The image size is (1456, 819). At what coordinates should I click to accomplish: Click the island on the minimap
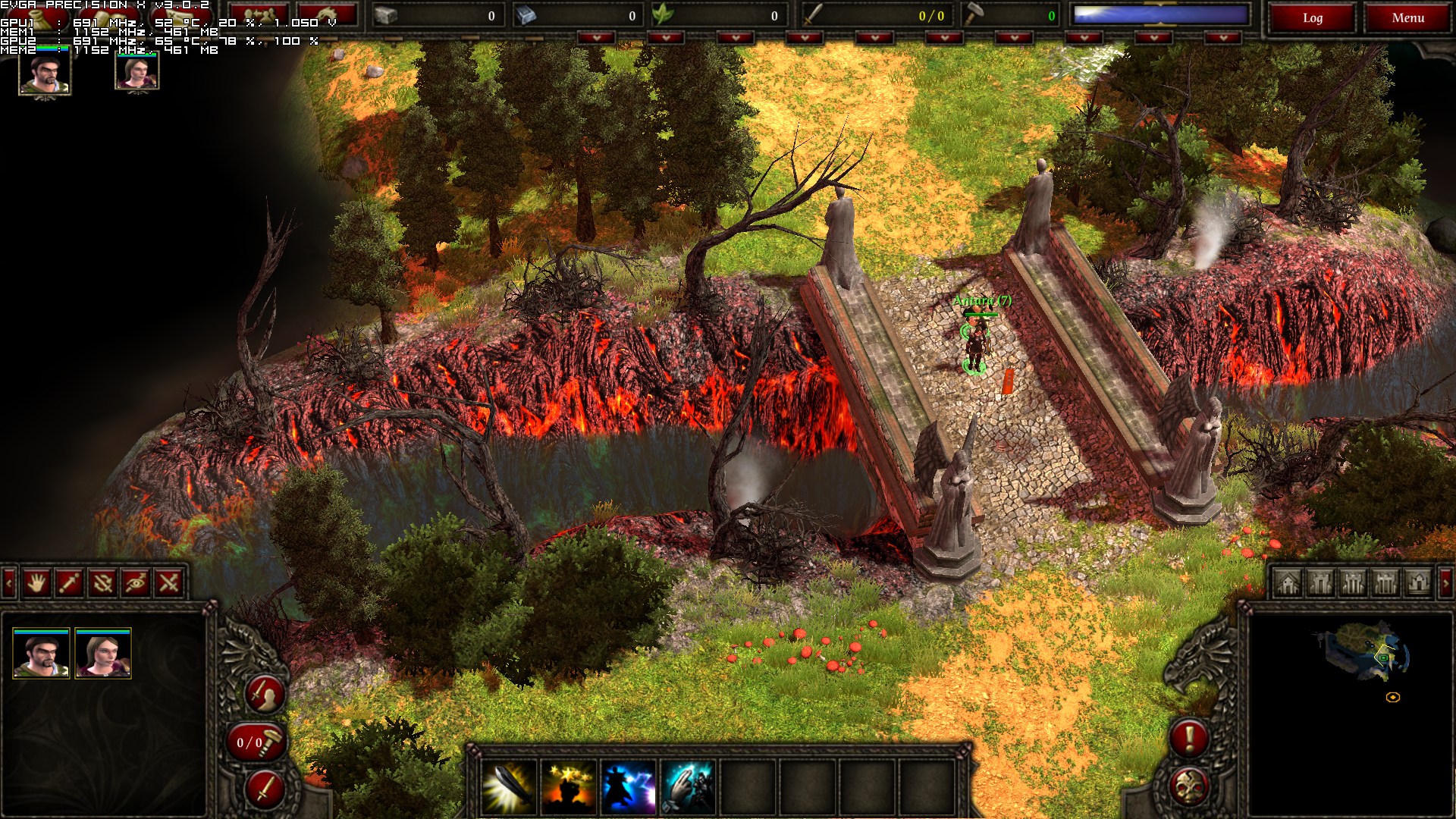[1367, 652]
